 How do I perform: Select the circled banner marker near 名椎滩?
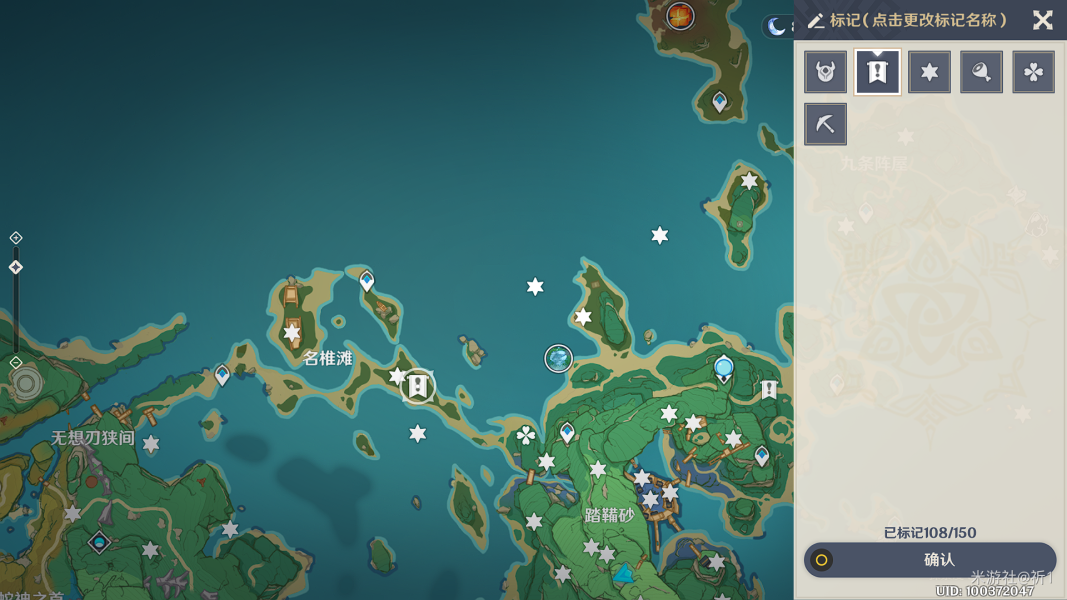coord(418,385)
